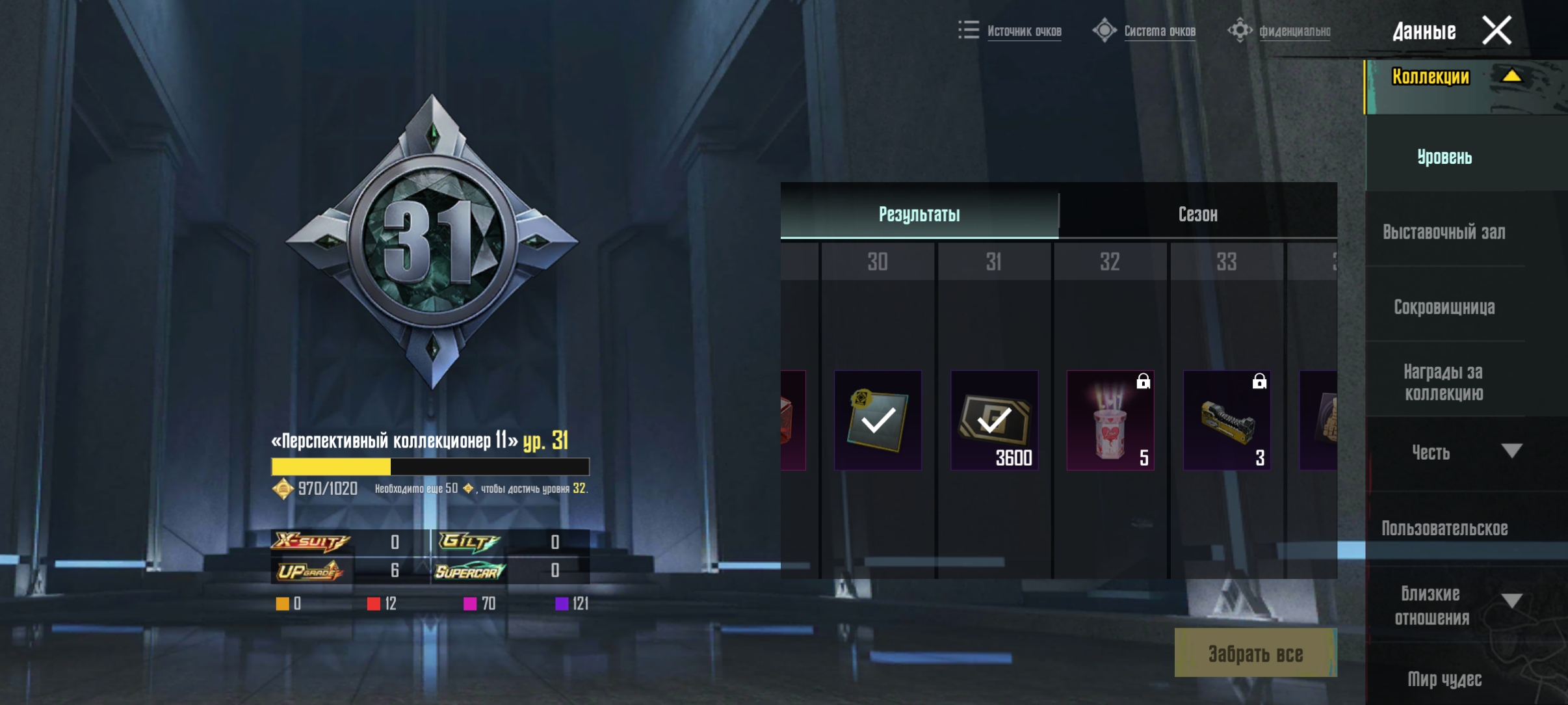The image size is (1568, 705).
Task: Open the Система очков info
Action: click(1159, 31)
